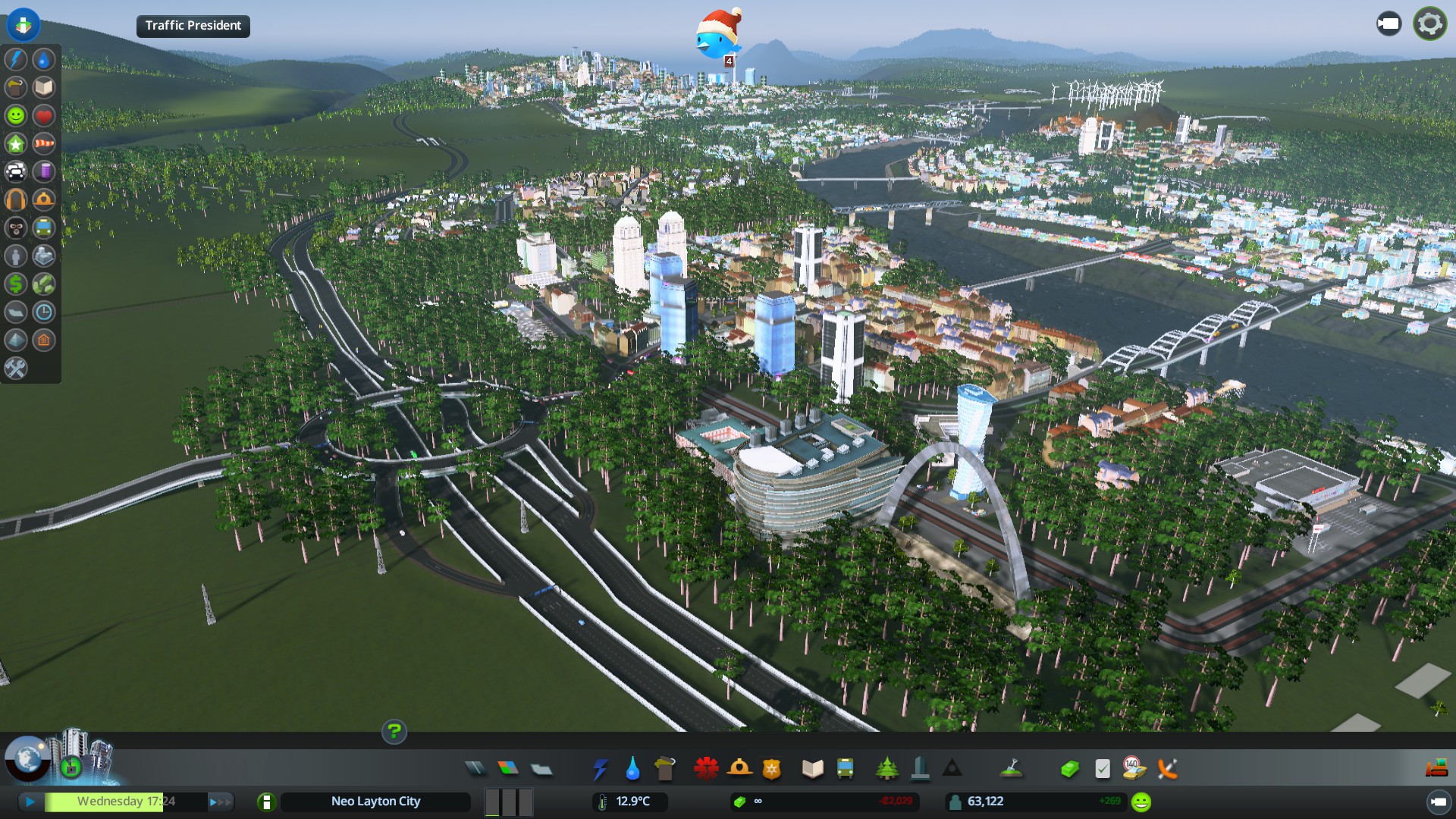Select the electricity build menu

(600, 769)
